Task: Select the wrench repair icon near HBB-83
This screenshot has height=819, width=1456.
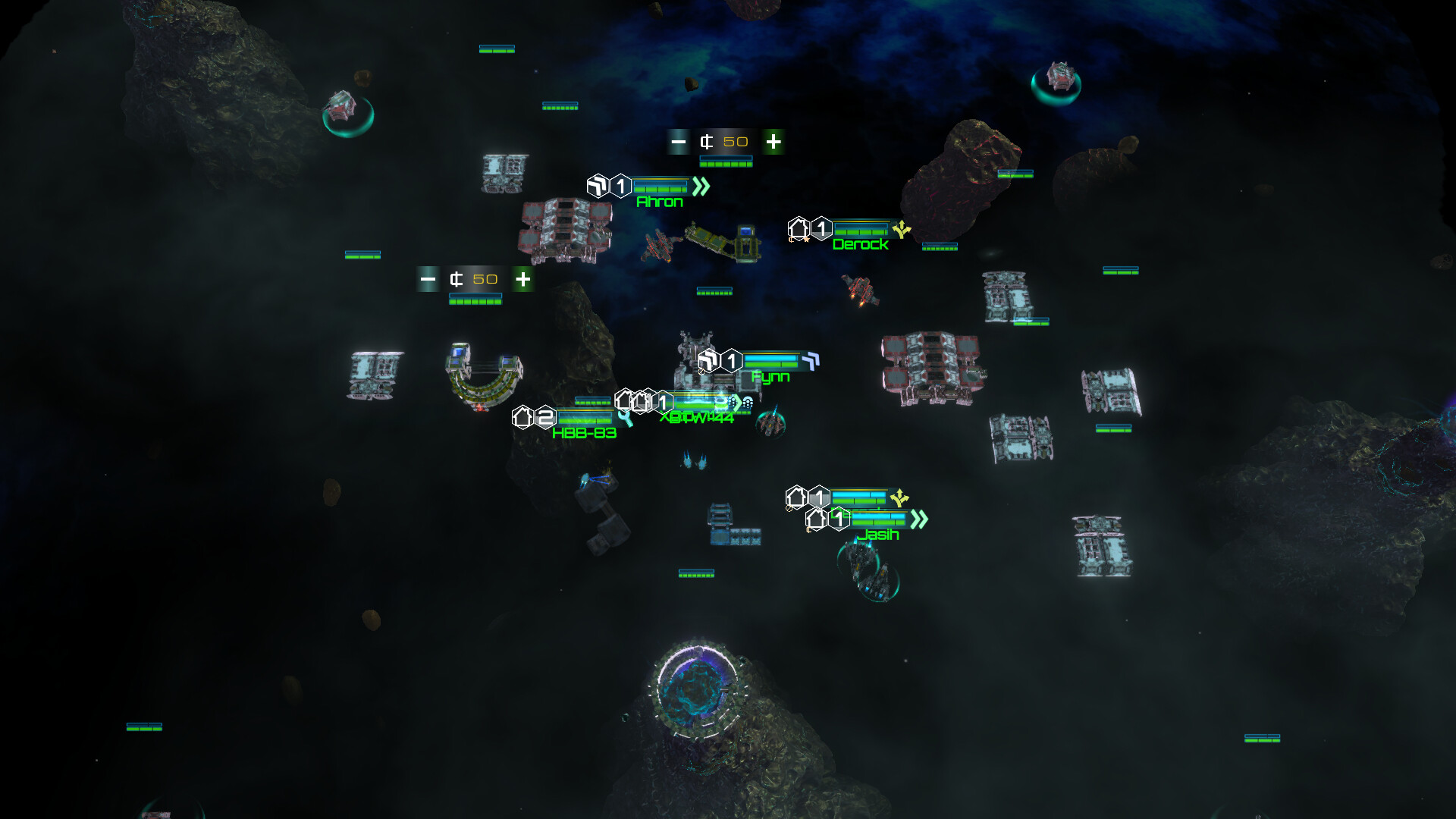Action: tap(625, 419)
